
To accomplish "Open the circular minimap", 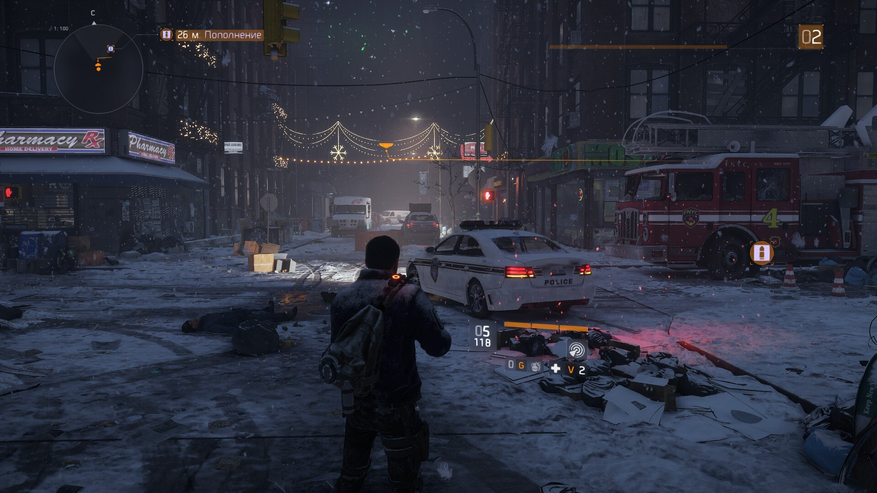I will (x=97, y=68).
